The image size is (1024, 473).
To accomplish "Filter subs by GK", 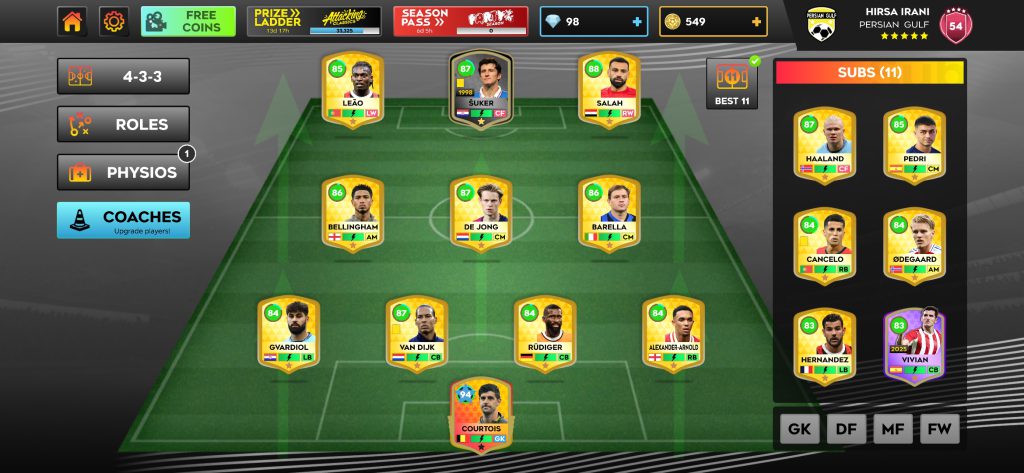I will pyautogui.click(x=800, y=429).
